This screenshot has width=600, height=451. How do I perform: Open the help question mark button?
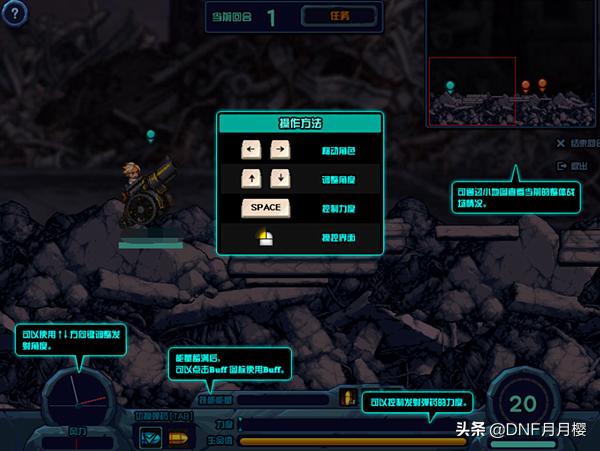[x=15, y=14]
